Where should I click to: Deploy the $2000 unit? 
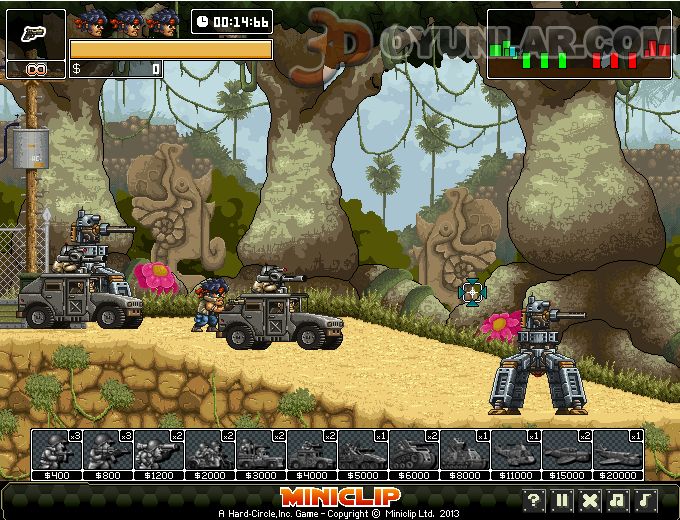209,450
